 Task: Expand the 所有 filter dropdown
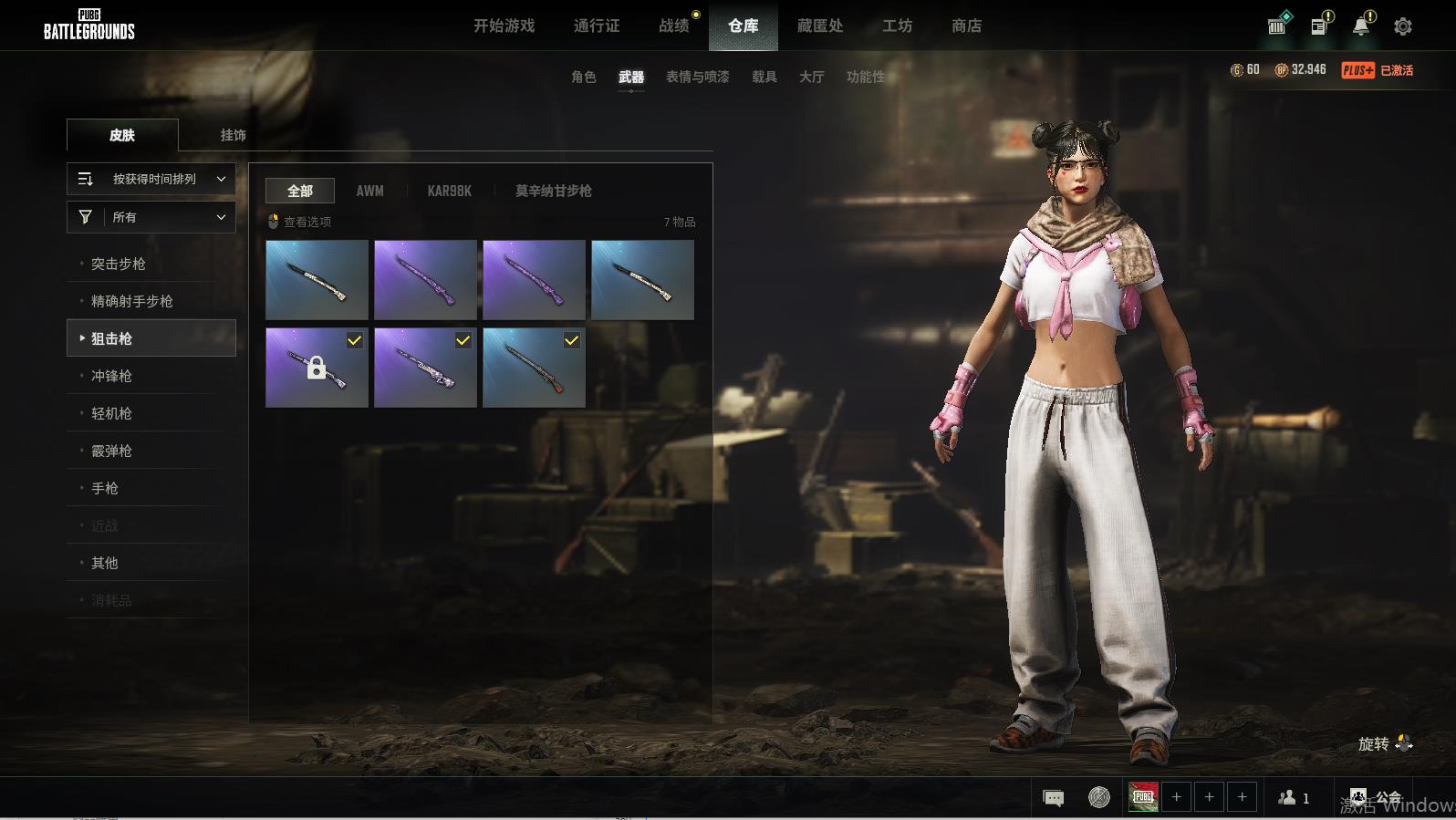(x=151, y=217)
